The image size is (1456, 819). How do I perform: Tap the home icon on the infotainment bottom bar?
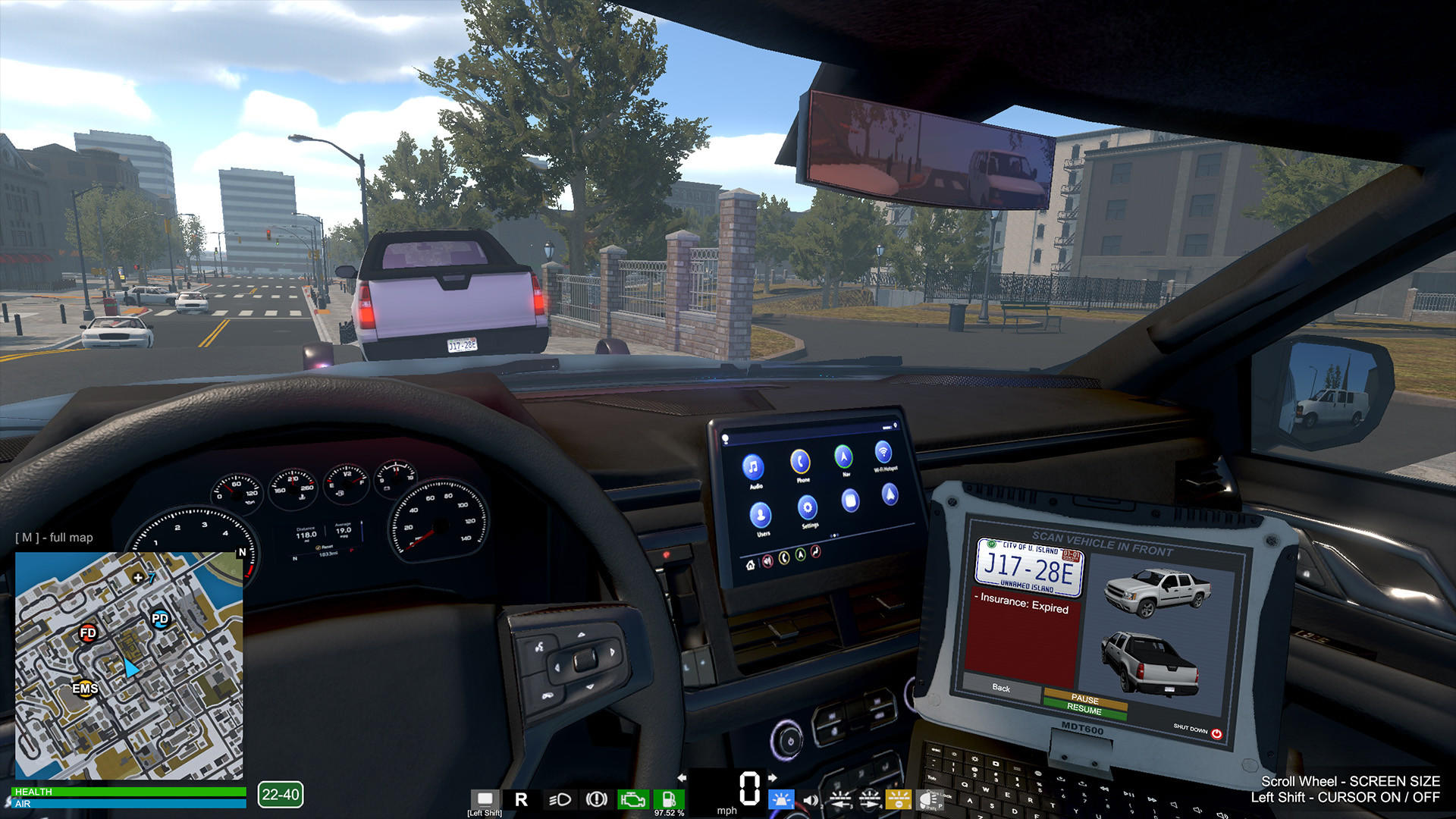pos(751,564)
